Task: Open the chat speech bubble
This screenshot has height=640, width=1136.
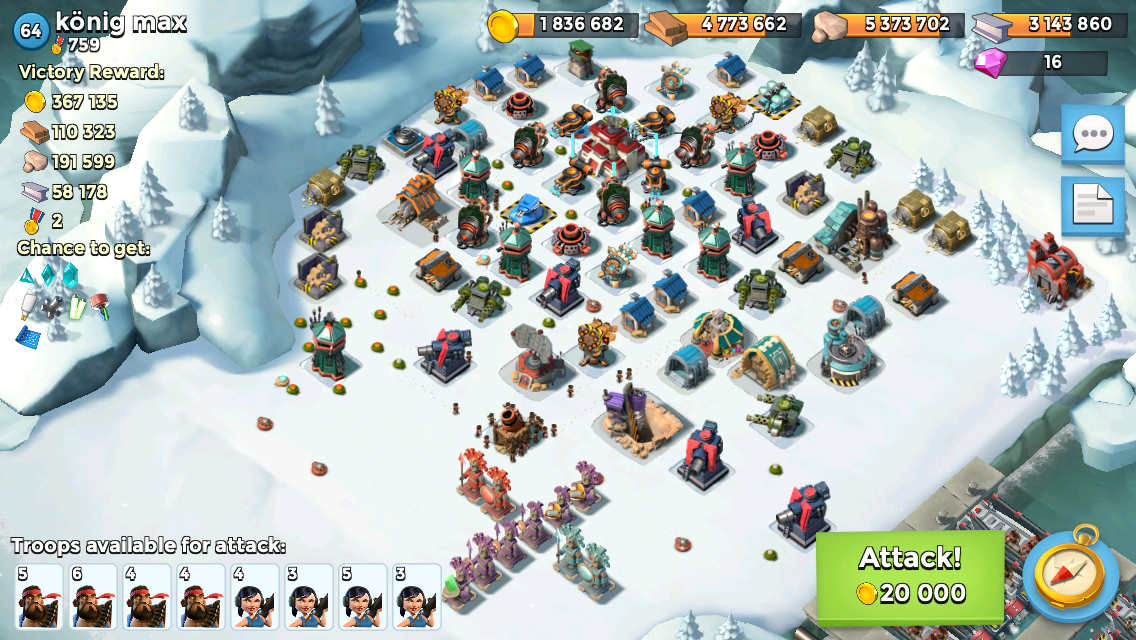Action: (1092, 135)
